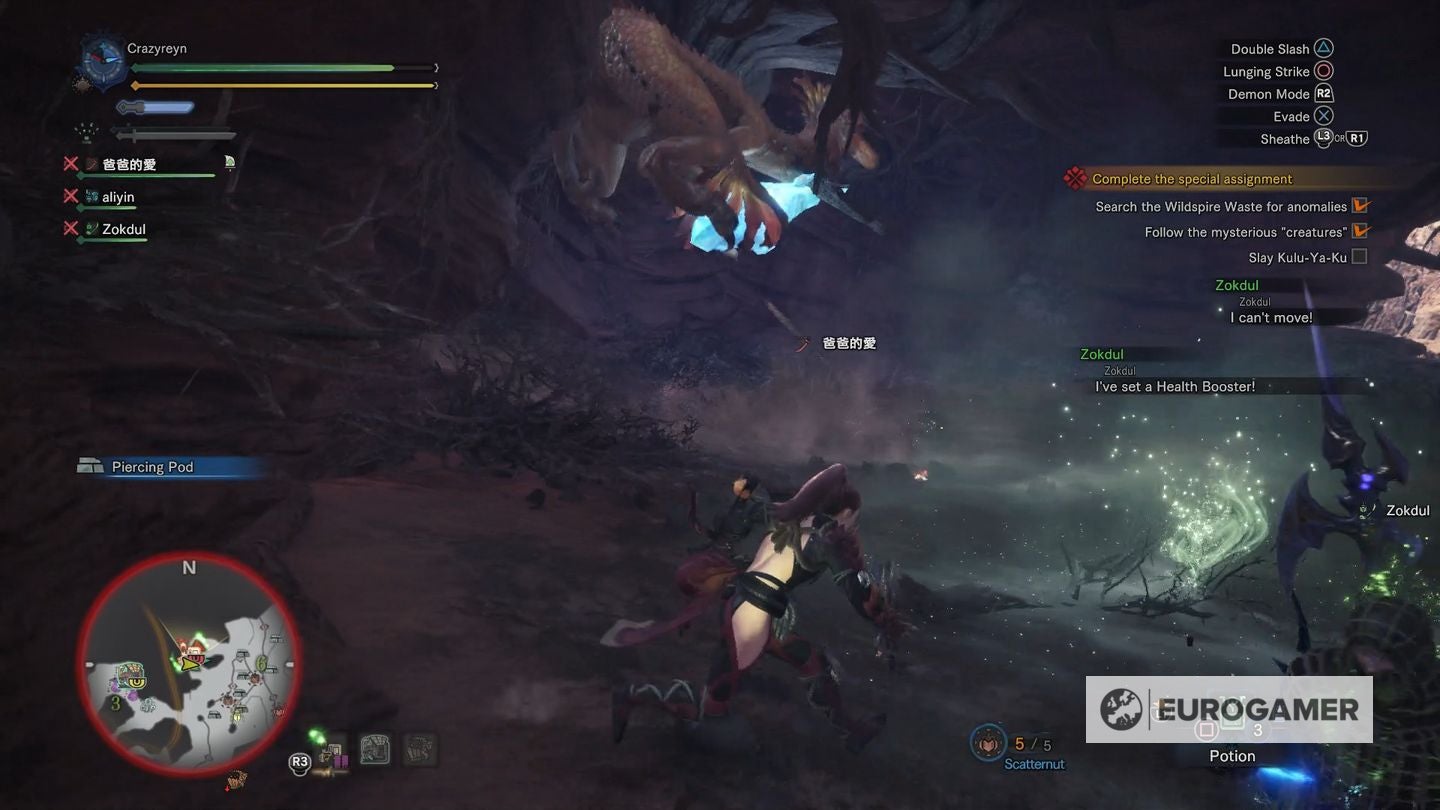Click the checked 'Follow the mysterious creatures' box
Viewport: 1440px width, 810px height.
point(1361,231)
